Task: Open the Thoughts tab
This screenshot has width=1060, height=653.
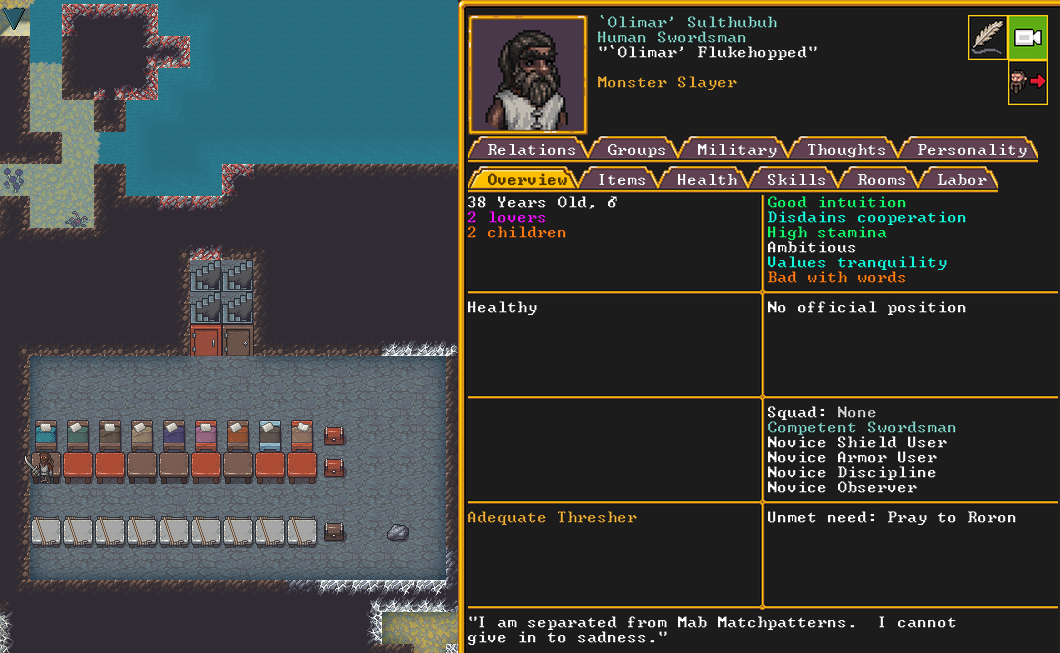Action: click(x=846, y=149)
